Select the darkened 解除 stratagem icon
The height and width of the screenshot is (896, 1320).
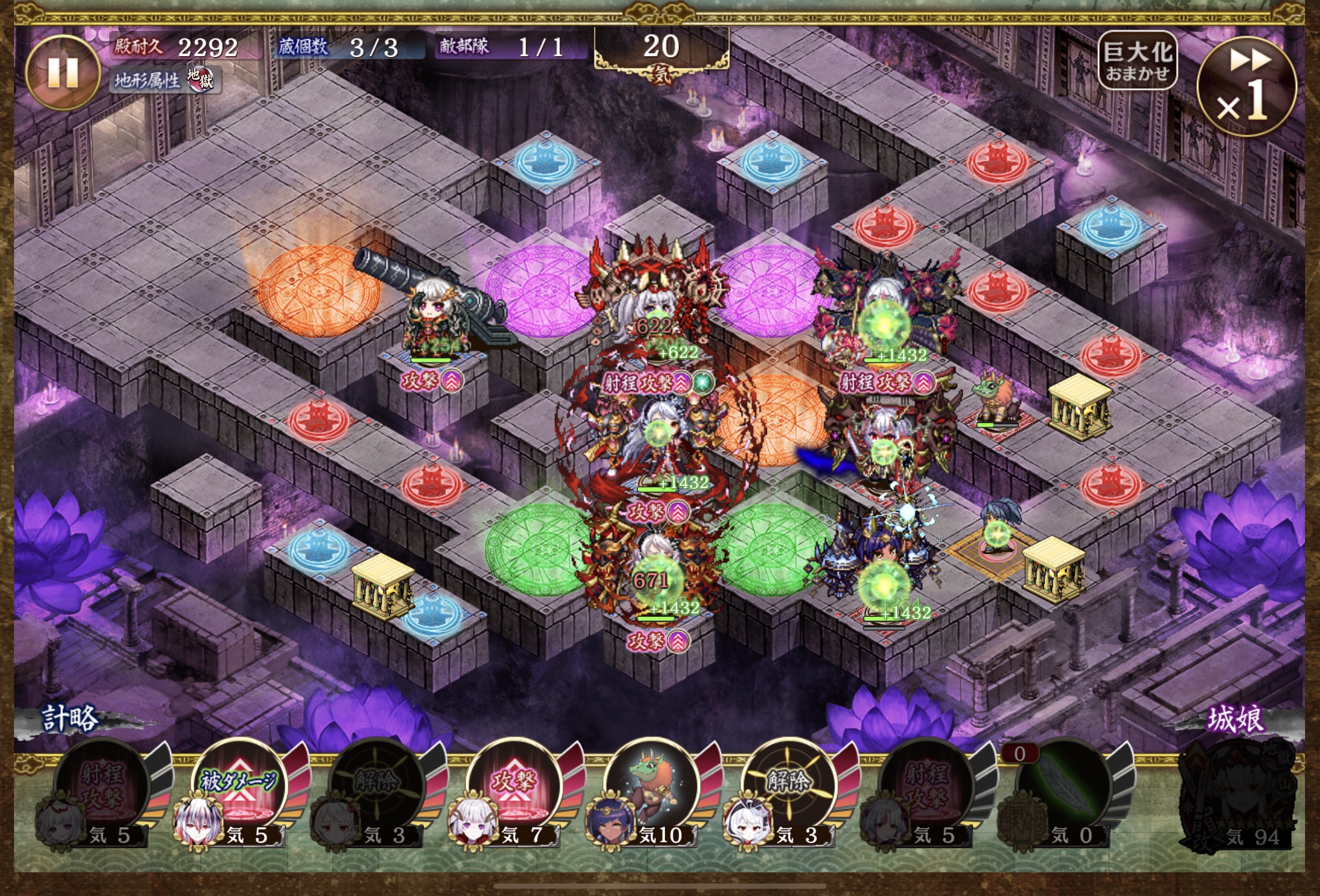coord(376,786)
